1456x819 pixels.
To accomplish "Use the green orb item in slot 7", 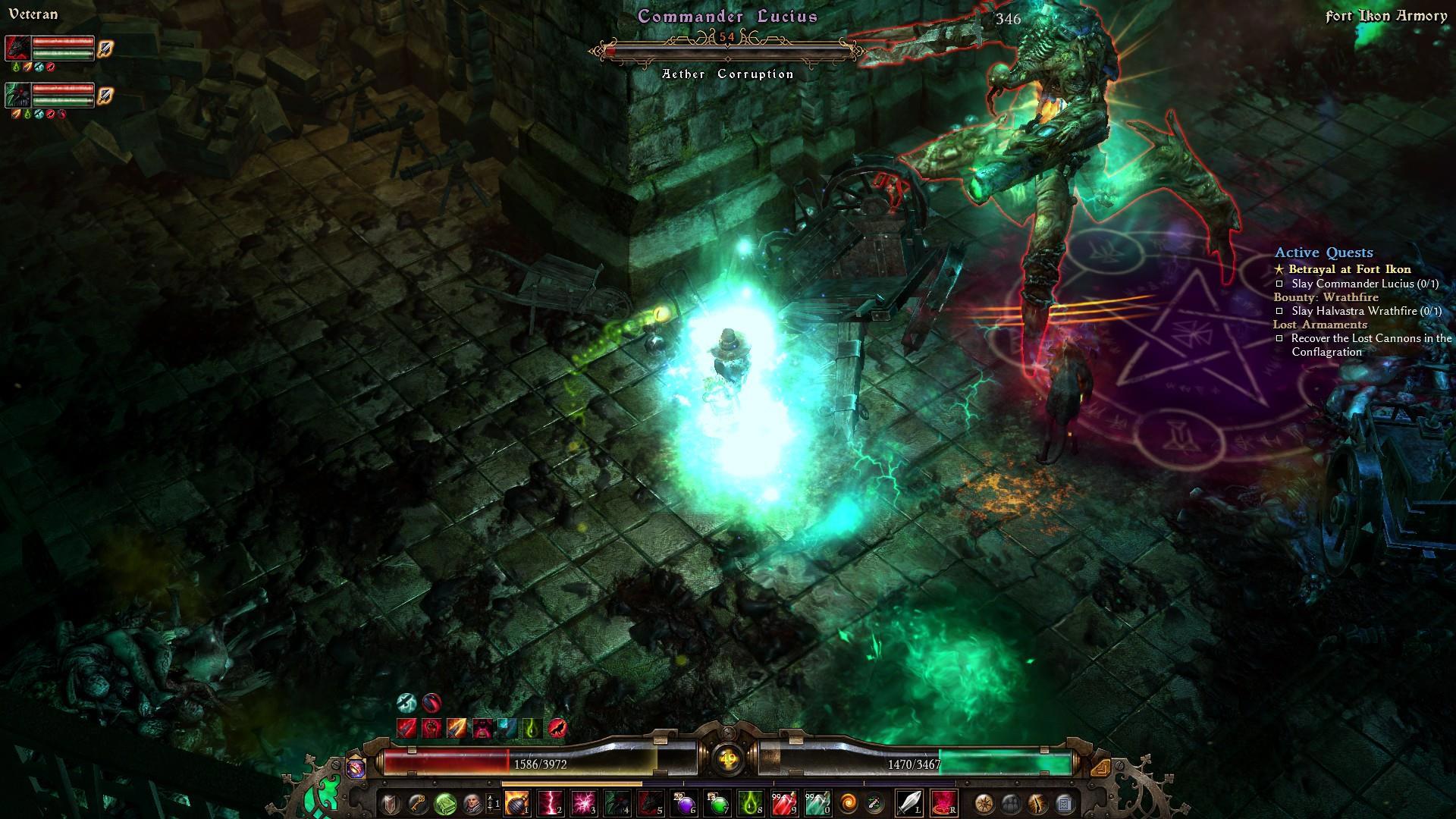I will coord(717,803).
